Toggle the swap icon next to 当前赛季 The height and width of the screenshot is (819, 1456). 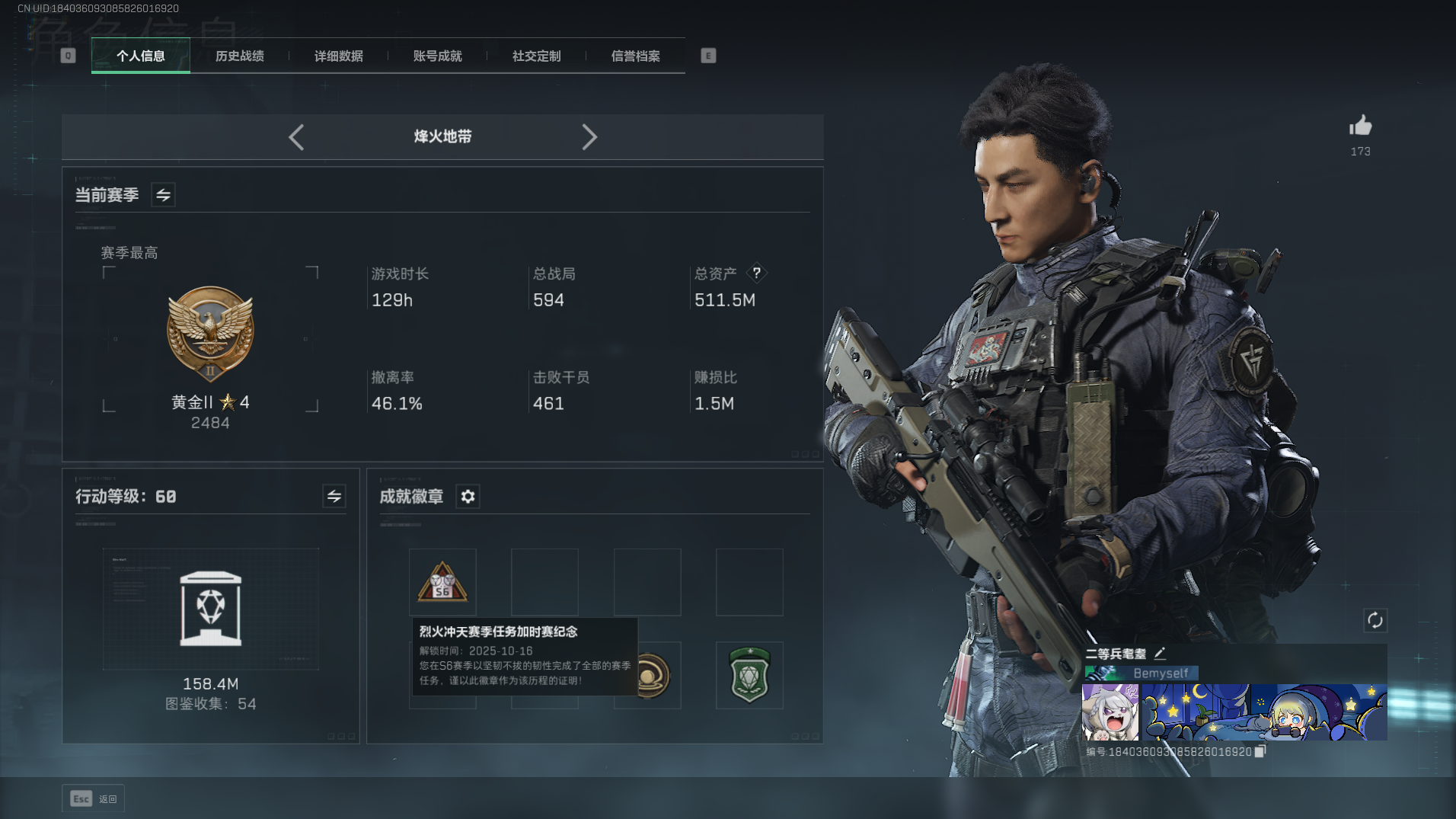click(163, 195)
